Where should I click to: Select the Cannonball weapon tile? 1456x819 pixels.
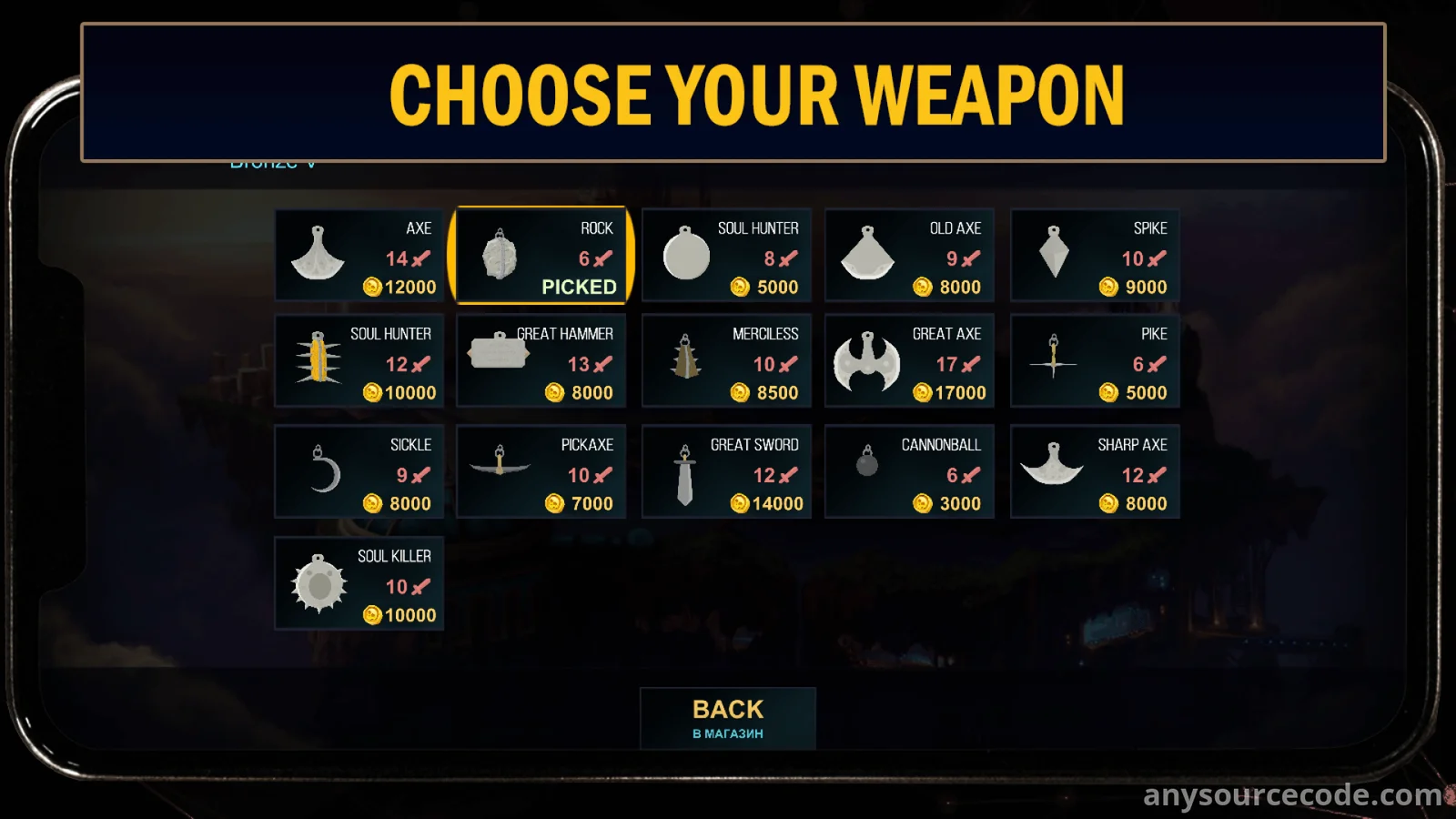click(909, 472)
